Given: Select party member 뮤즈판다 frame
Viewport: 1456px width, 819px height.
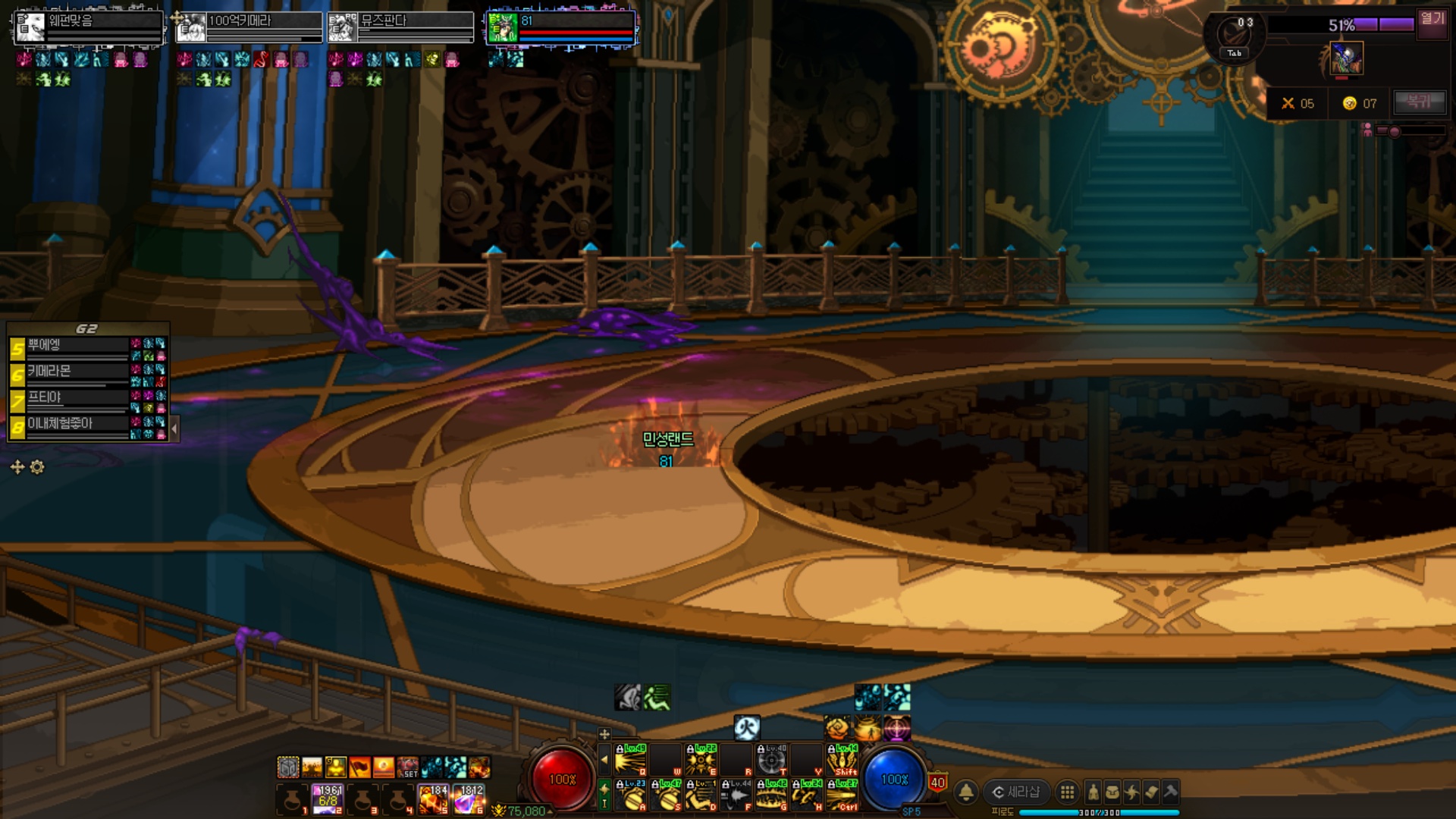Looking at the screenshot, I should coord(400,27).
